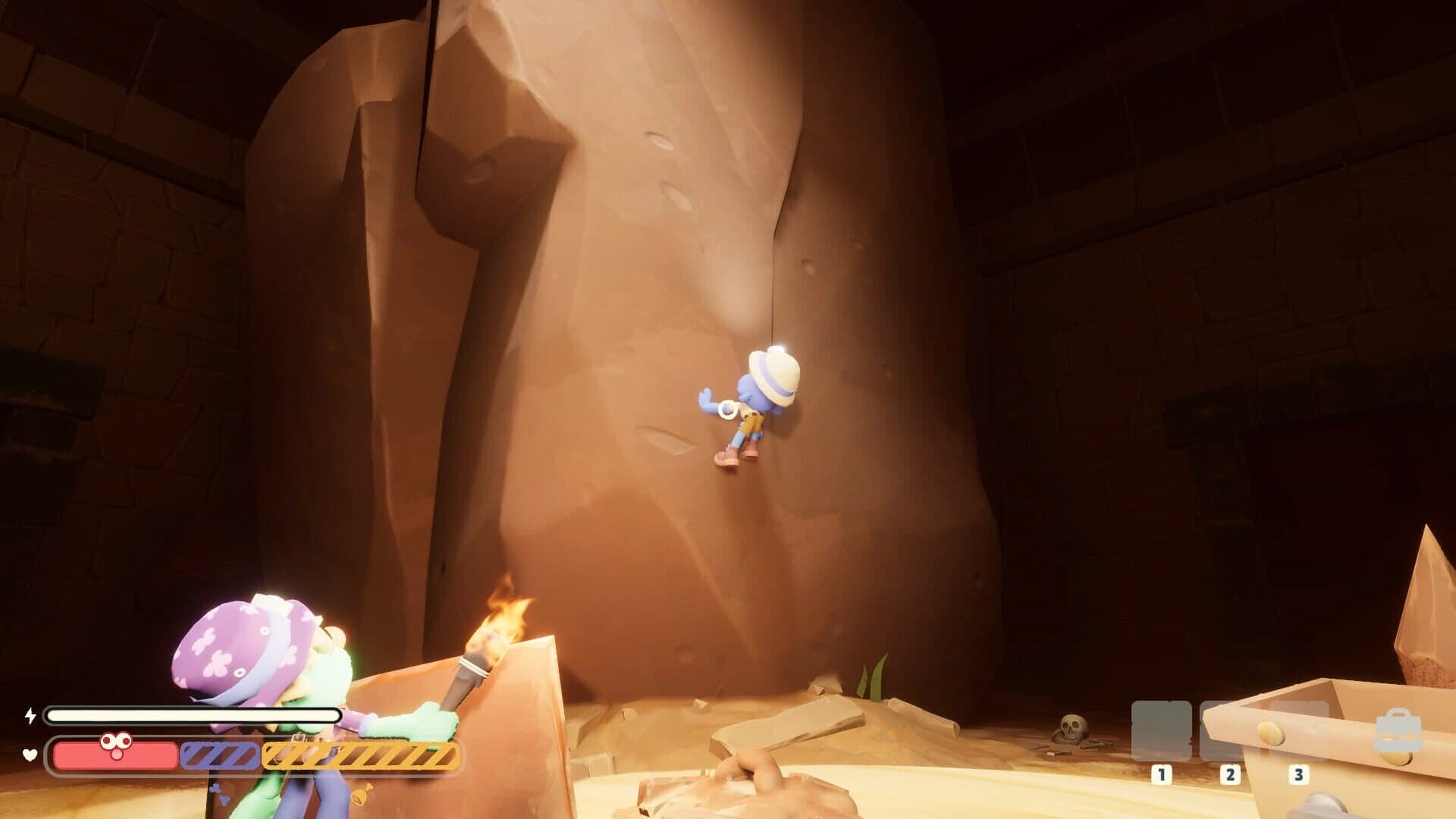Expand the first empty hotbar square
The image size is (1456, 819).
(1162, 731)
